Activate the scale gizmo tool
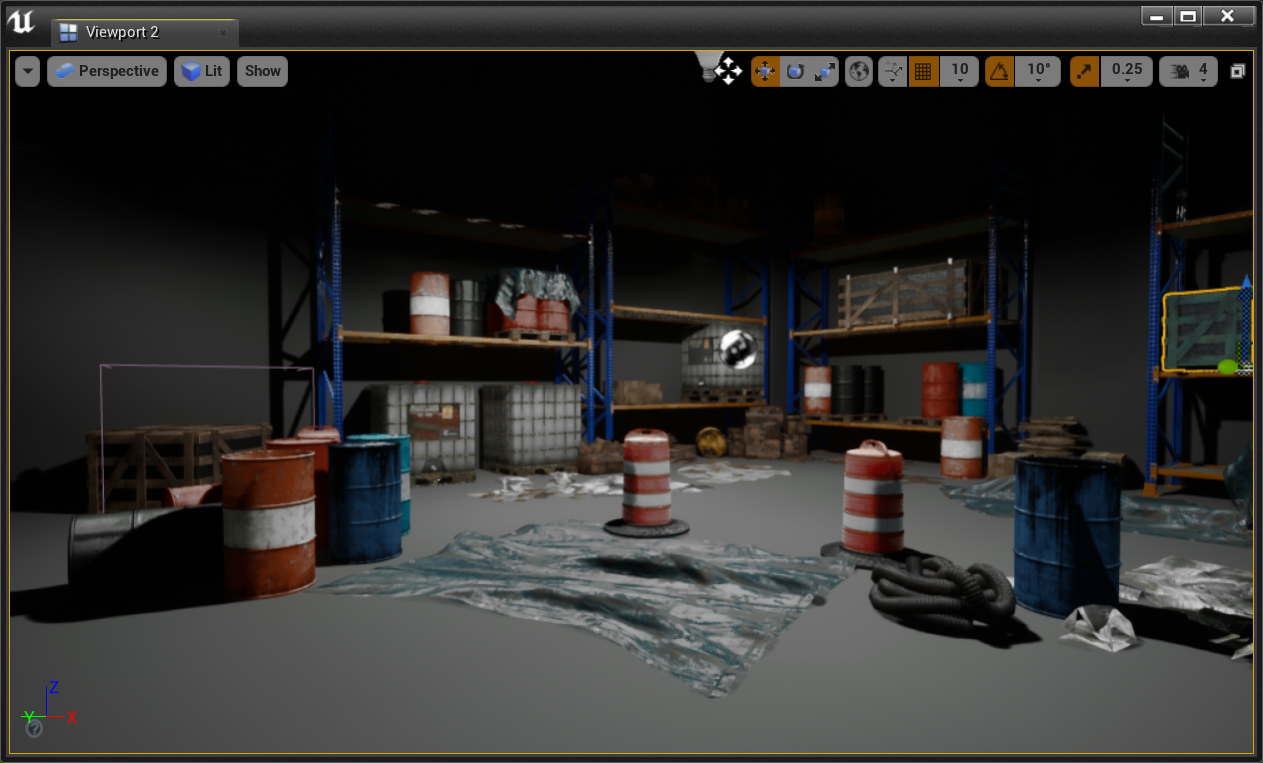The width and height of the screenshot is (1263, 763). tap(825, 71)
